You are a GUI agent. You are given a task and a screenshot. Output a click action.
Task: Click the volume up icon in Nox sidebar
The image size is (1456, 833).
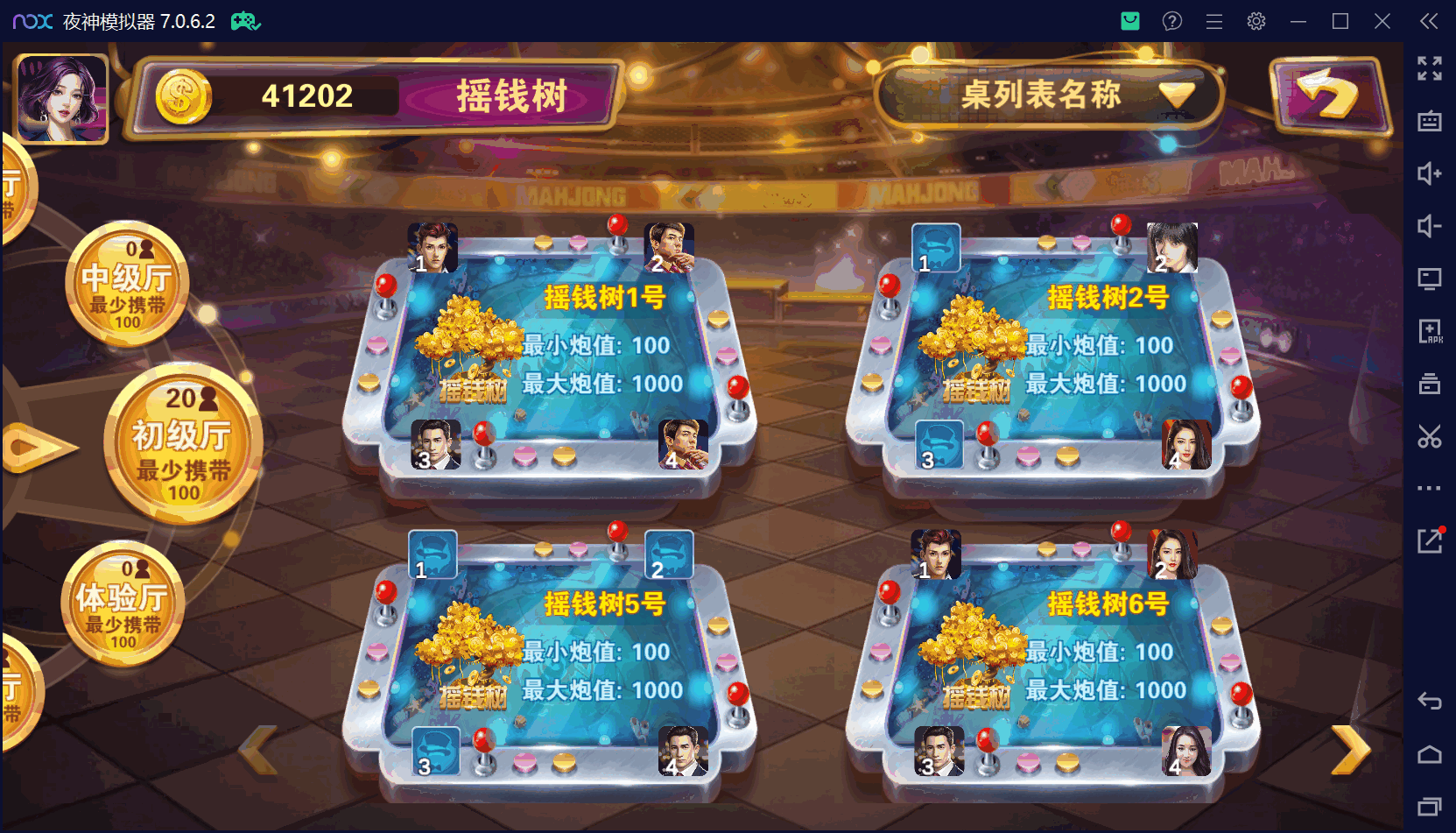tap(1430, 173)
